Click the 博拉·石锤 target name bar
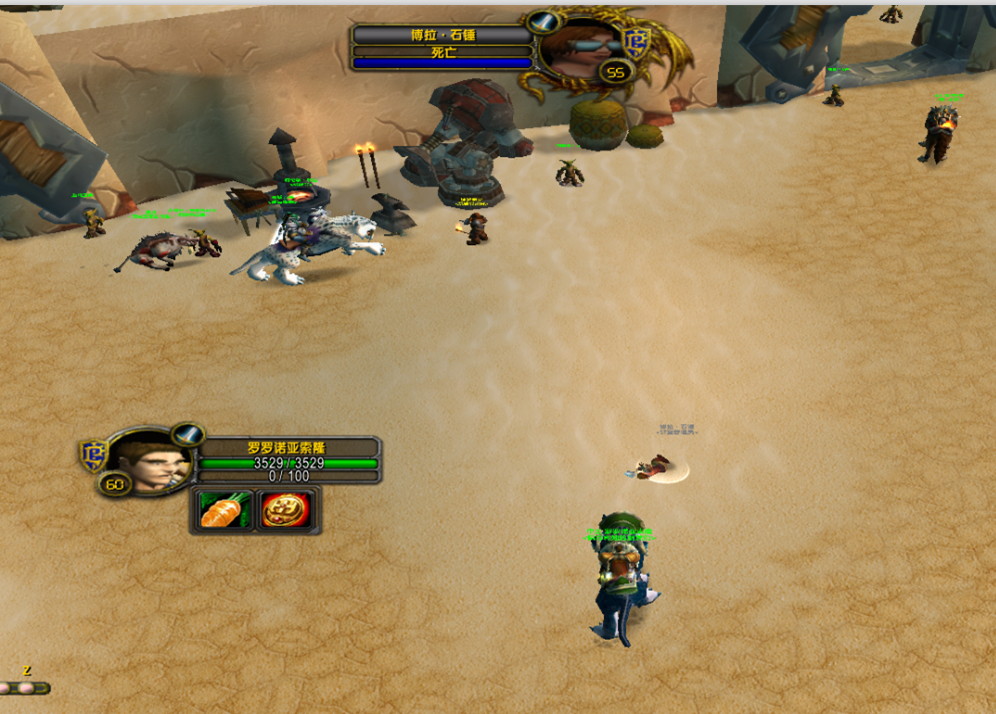This screenshot has height=714, width=996. tap(442, 35)
